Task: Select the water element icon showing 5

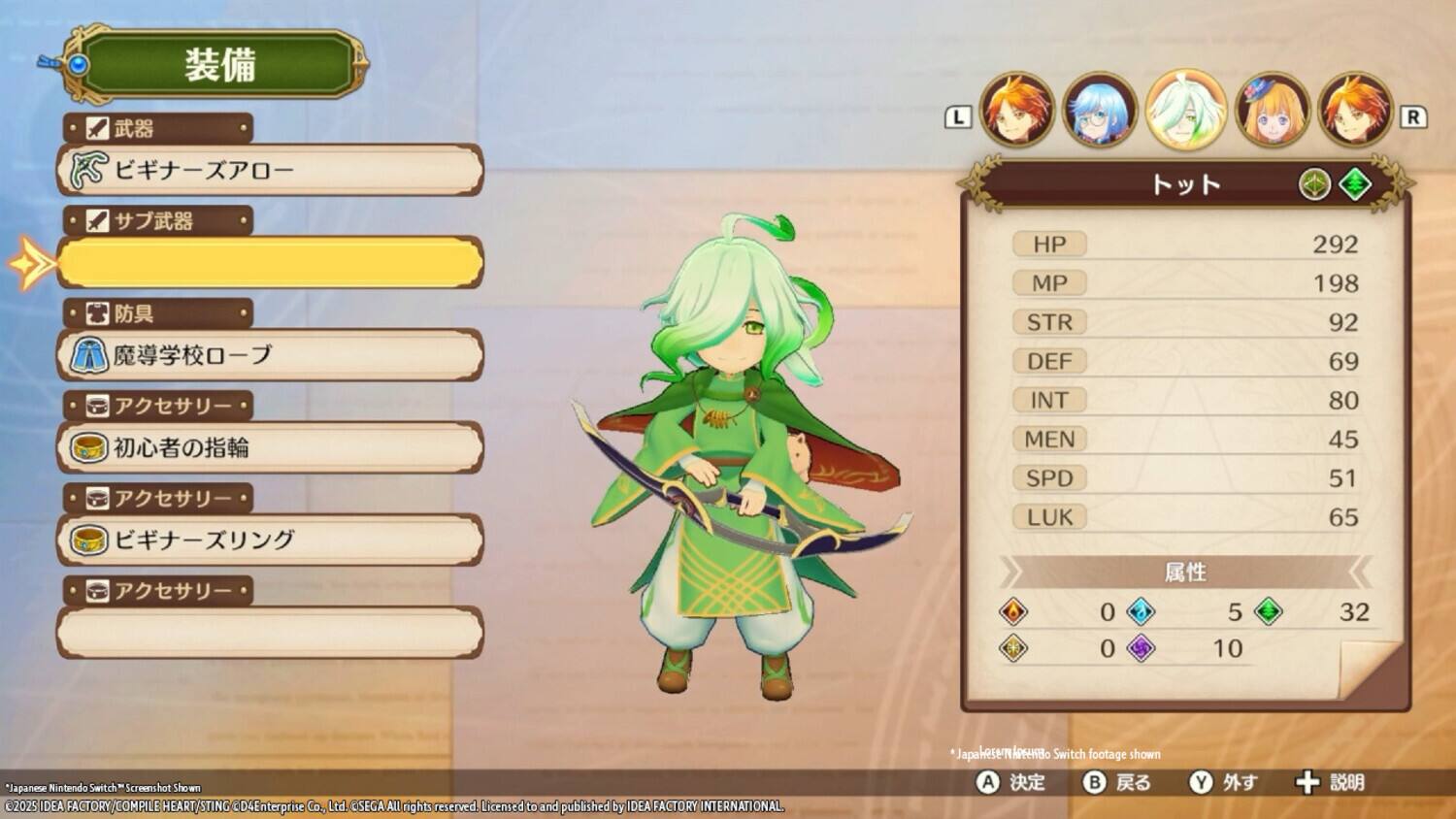Action: pos(1141,611)
